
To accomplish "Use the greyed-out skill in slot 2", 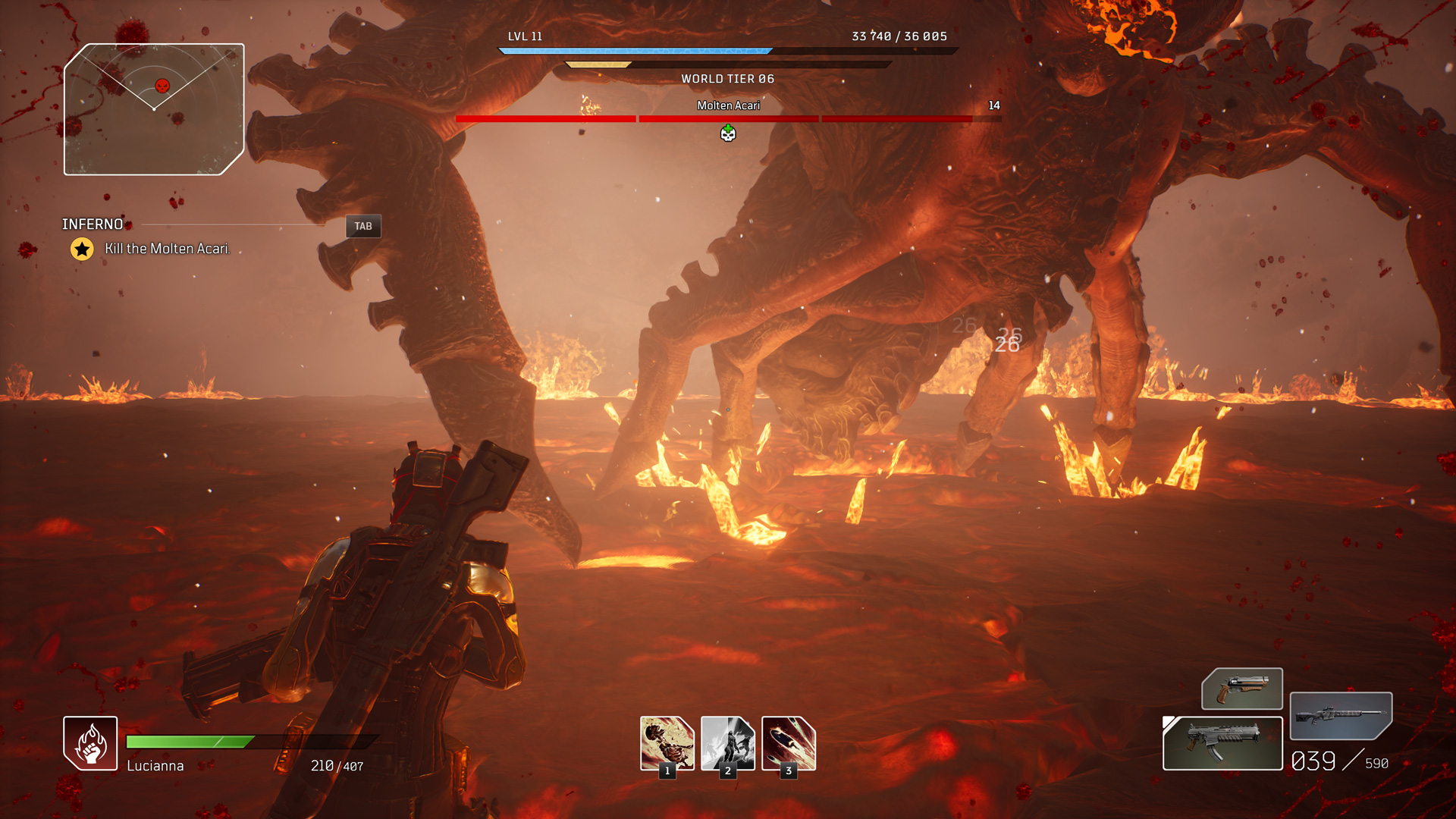I will (728, 743).
